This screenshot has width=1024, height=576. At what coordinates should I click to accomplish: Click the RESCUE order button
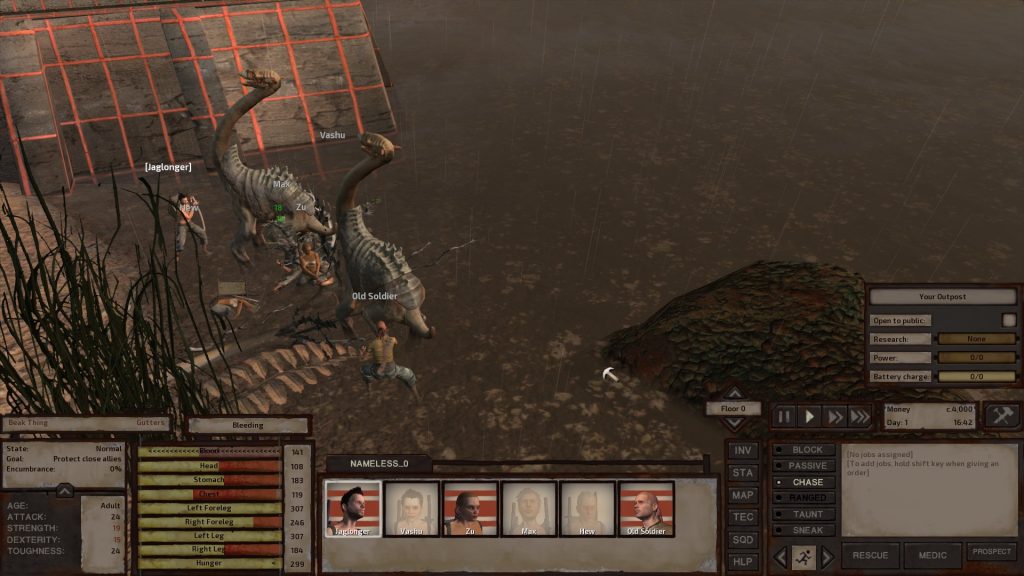pos(870,556)
